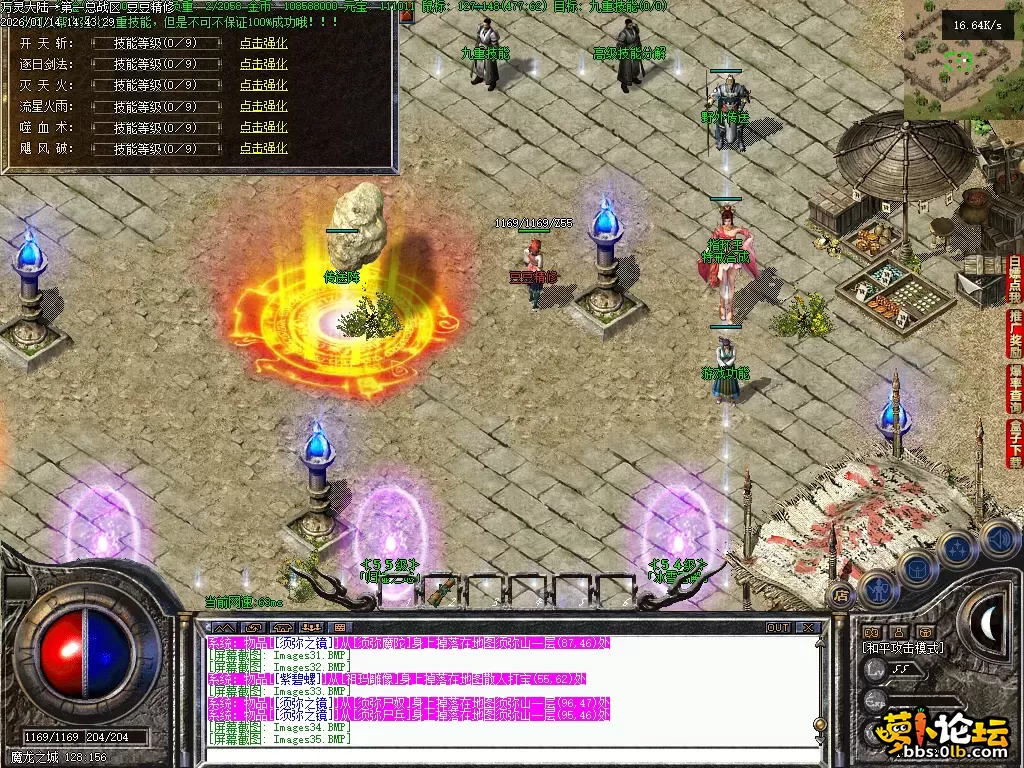Click the red 白嫖点我 side button

(1014, 279)
